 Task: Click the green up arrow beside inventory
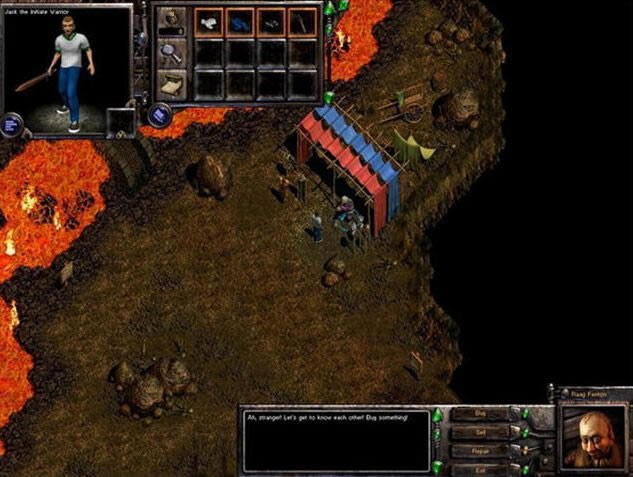(x=329, y=8)
